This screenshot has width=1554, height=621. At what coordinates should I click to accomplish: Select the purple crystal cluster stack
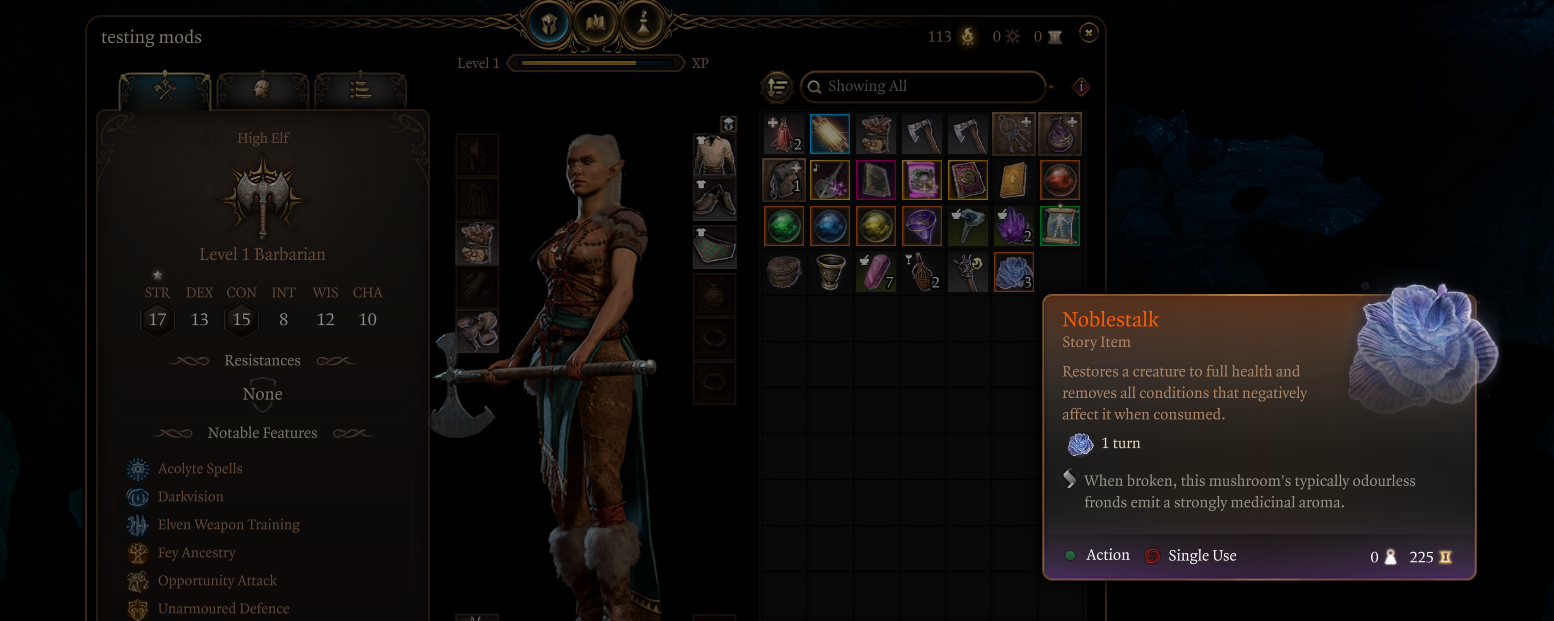(x=1013, y=226)
